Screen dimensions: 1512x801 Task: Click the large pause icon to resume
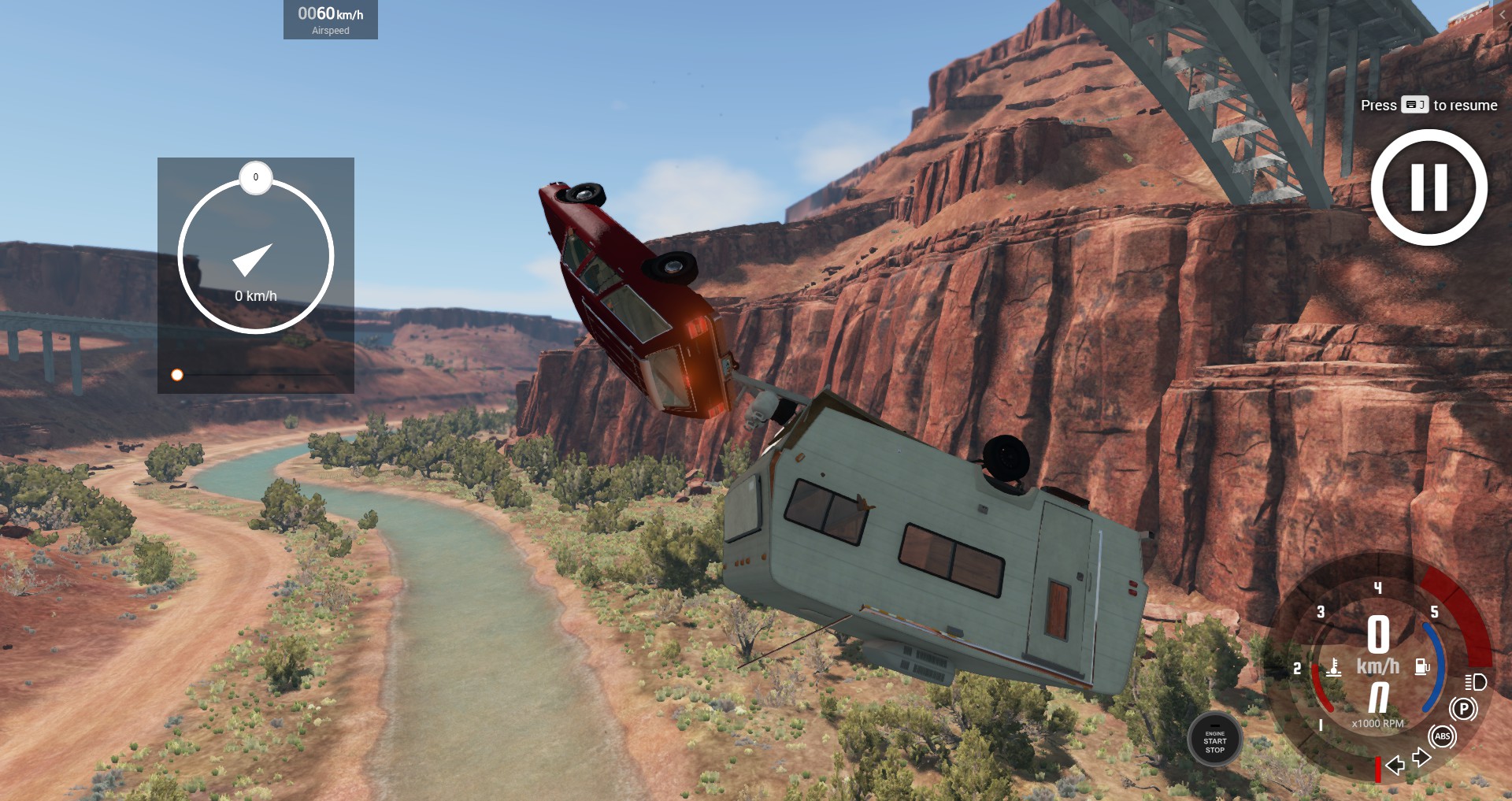click(1429, 187)
